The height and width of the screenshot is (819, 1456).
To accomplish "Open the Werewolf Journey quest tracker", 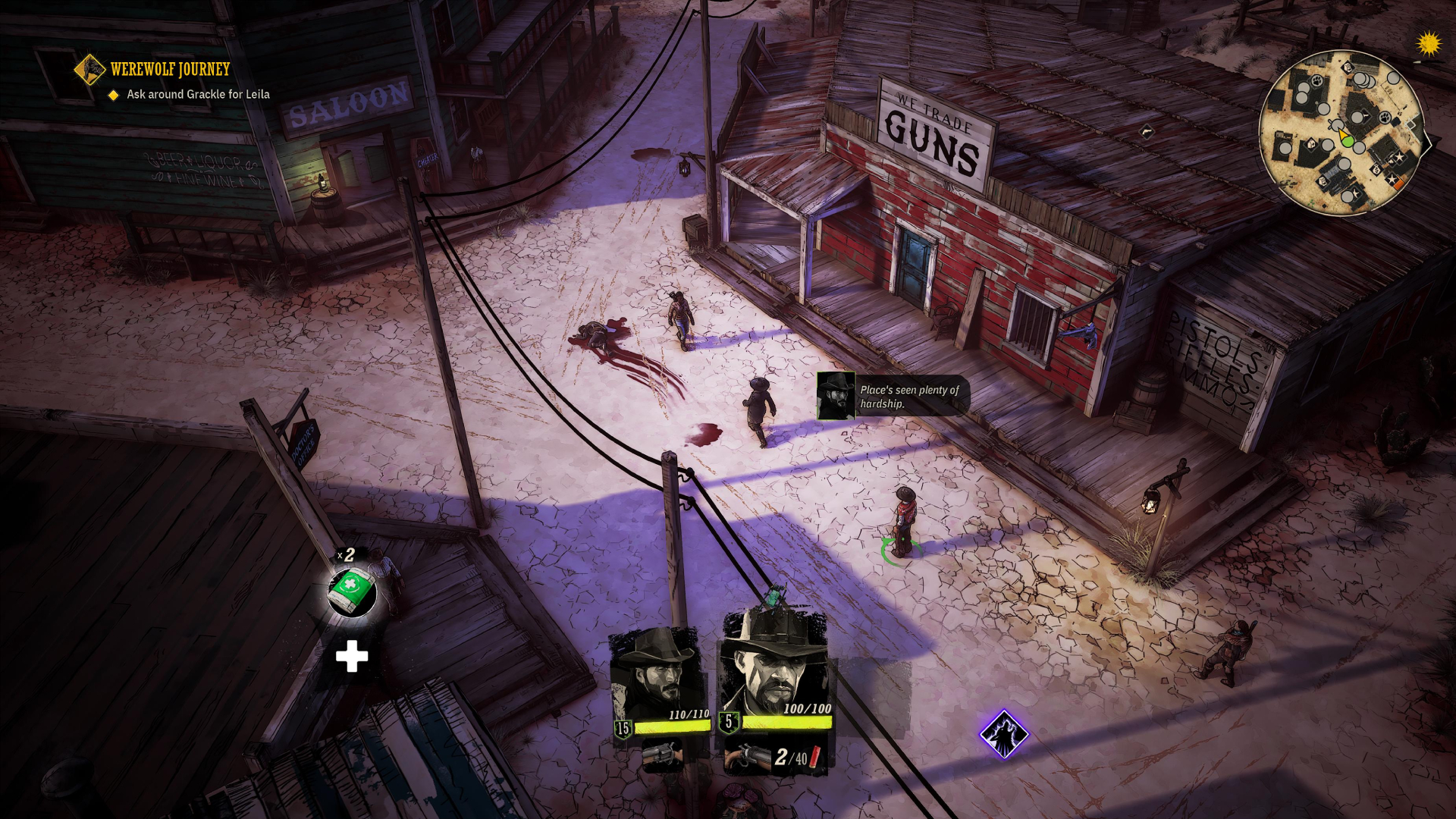I will pos(169,70).
